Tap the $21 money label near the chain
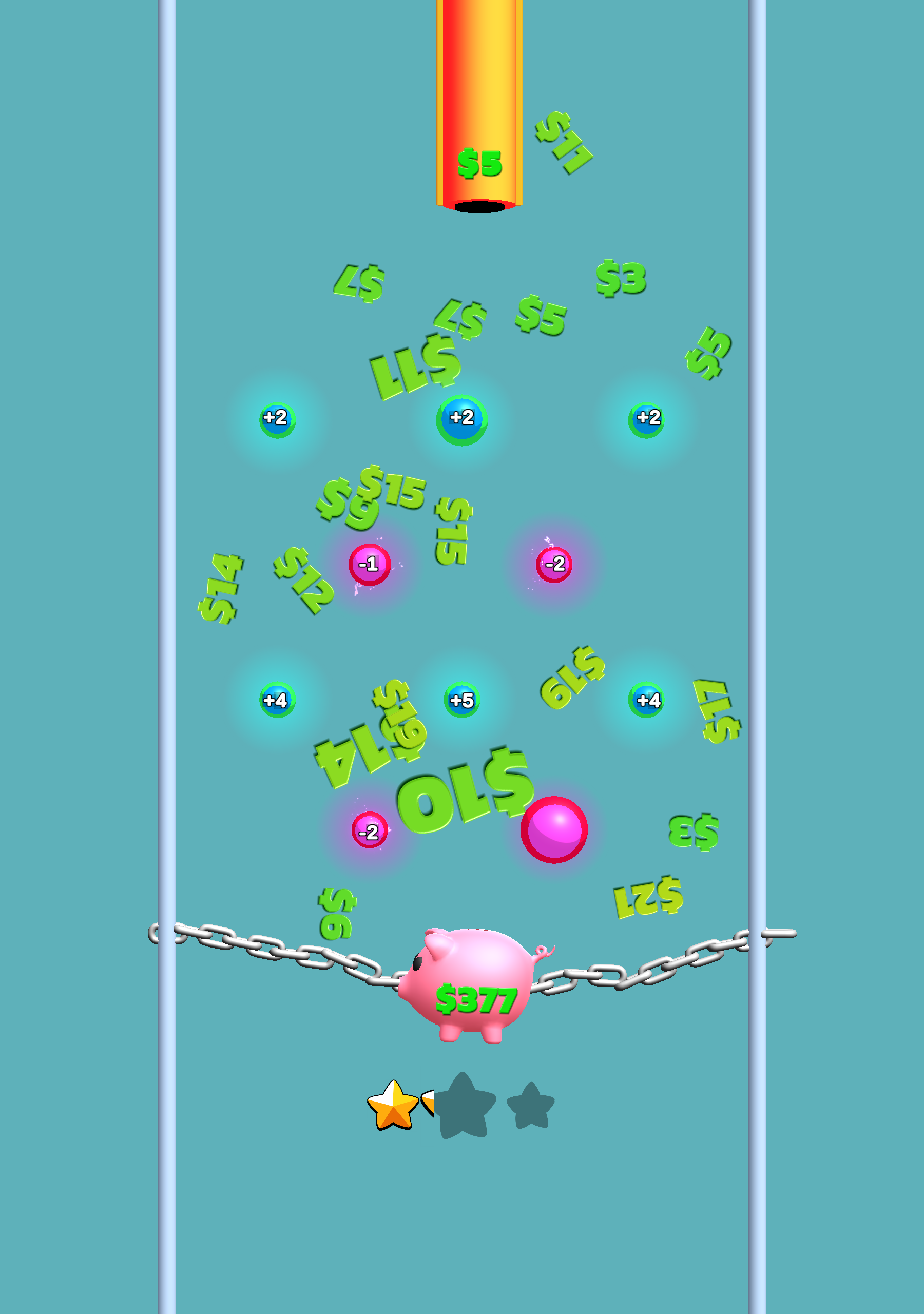 point(648,896)
